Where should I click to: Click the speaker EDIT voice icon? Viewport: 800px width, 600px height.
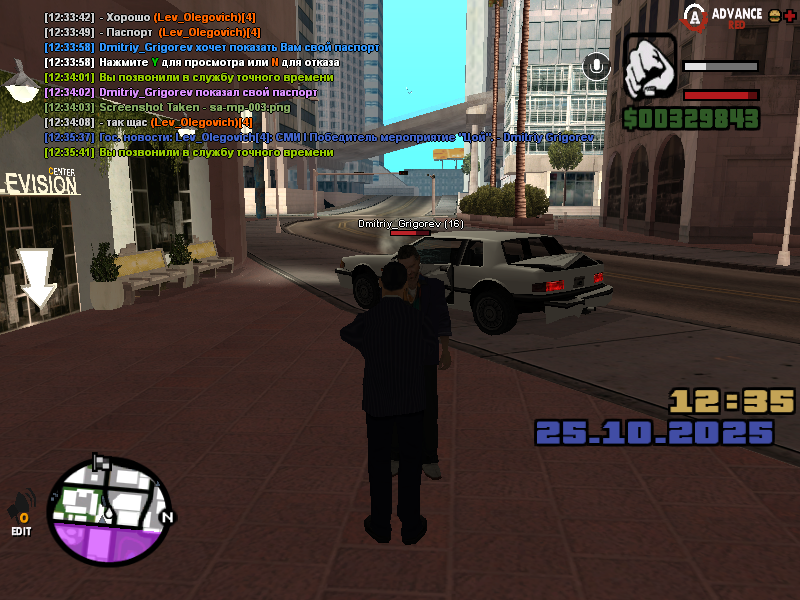pos(21,514)
